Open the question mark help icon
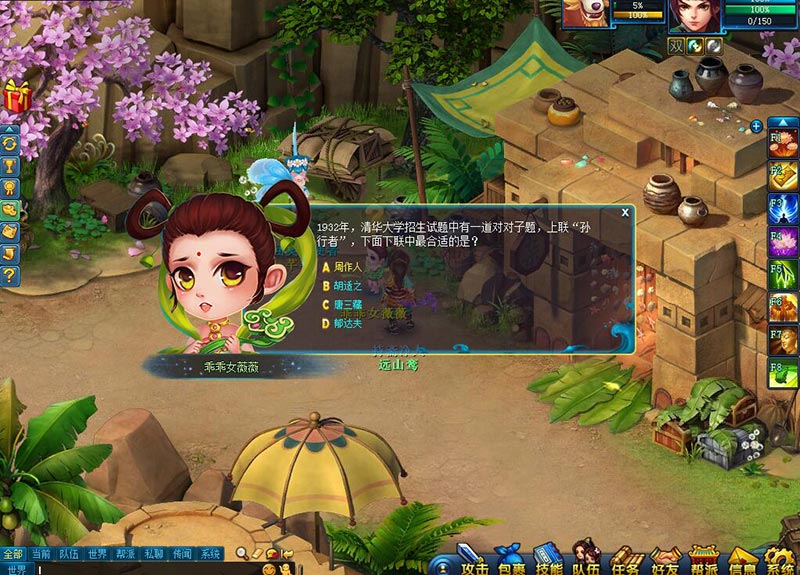This screenshot has height=575, width=800. tap(10, 275)
